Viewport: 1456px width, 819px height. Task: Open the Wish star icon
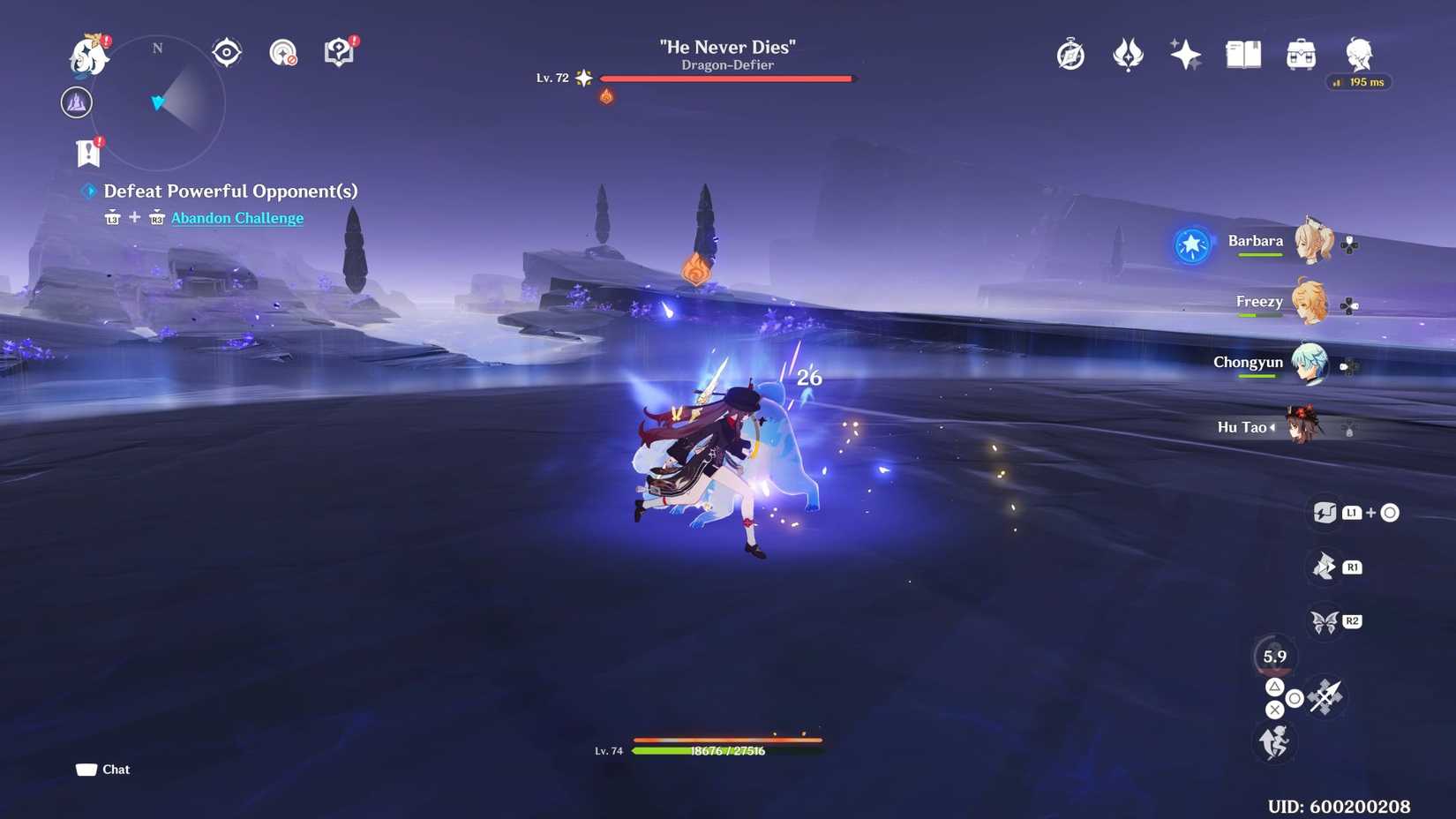[x=1185, y=55]
